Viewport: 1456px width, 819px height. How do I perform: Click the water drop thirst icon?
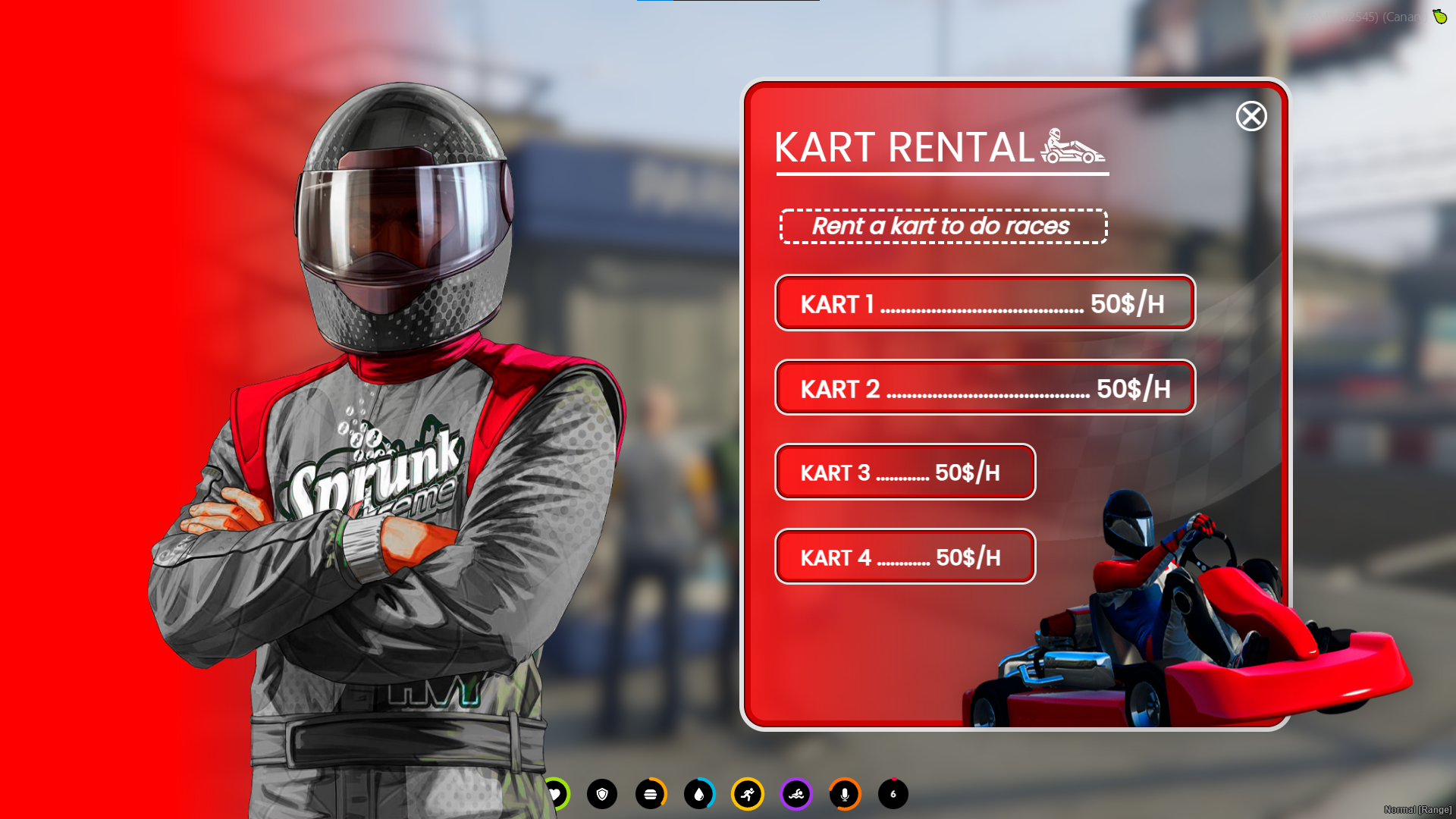pyautogui.click(x=699, y=795)
